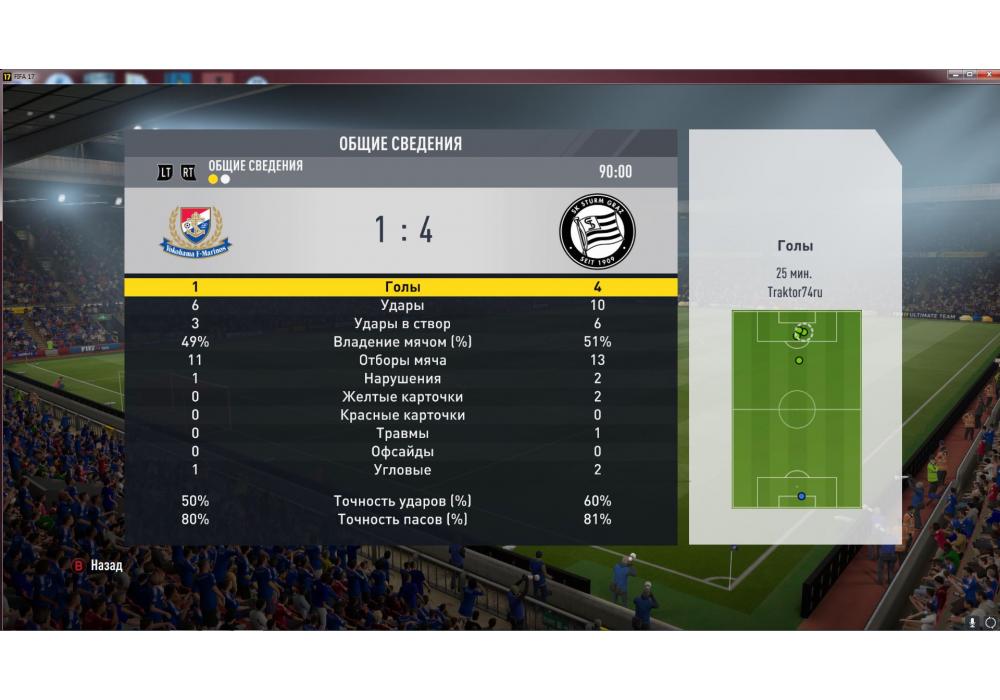
Task: Select the Красные карточки row
Action: point(402,415)
